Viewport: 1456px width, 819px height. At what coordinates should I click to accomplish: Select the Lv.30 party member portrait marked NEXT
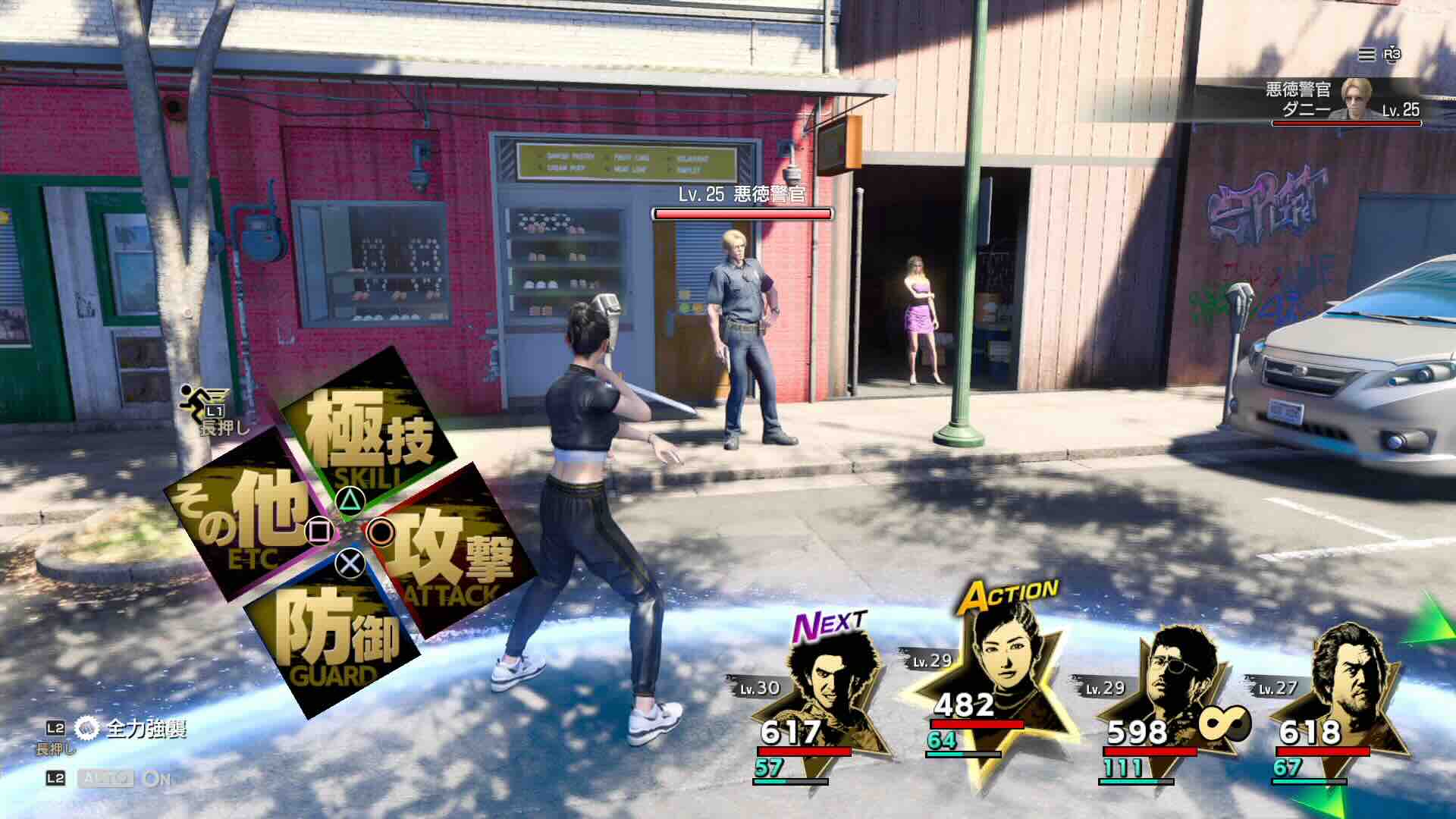(823, 682)
